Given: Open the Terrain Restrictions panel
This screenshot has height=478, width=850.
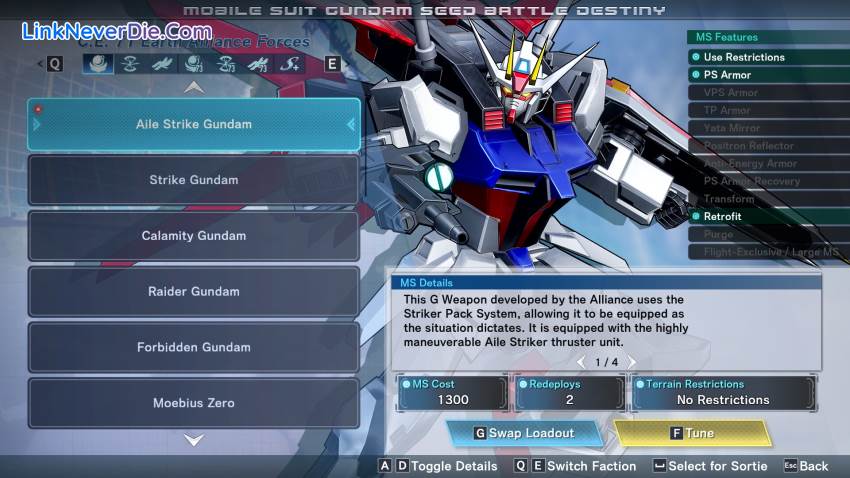Looking at the screenshot, I should click(x=722, y=393).
